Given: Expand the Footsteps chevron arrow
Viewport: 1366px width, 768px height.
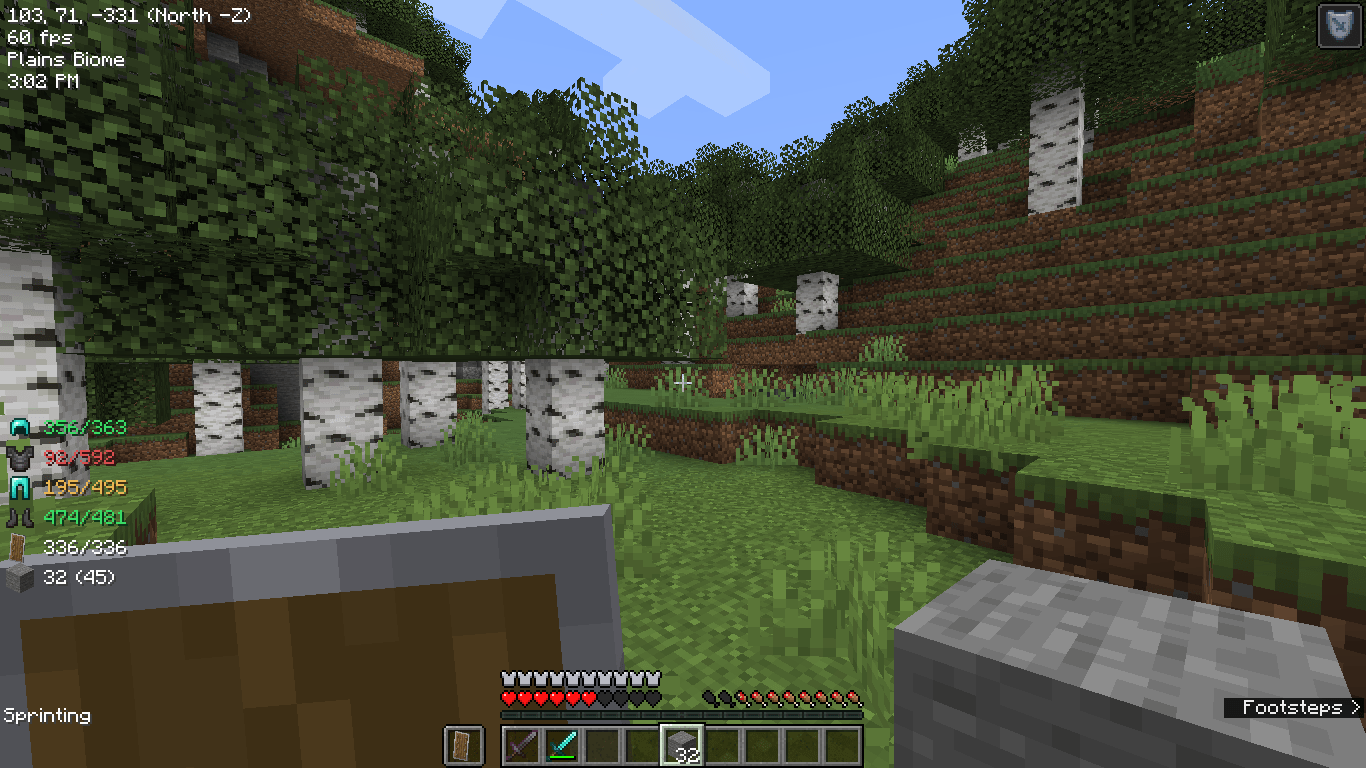Looking at the screenshot, I should coord(1353,708).
